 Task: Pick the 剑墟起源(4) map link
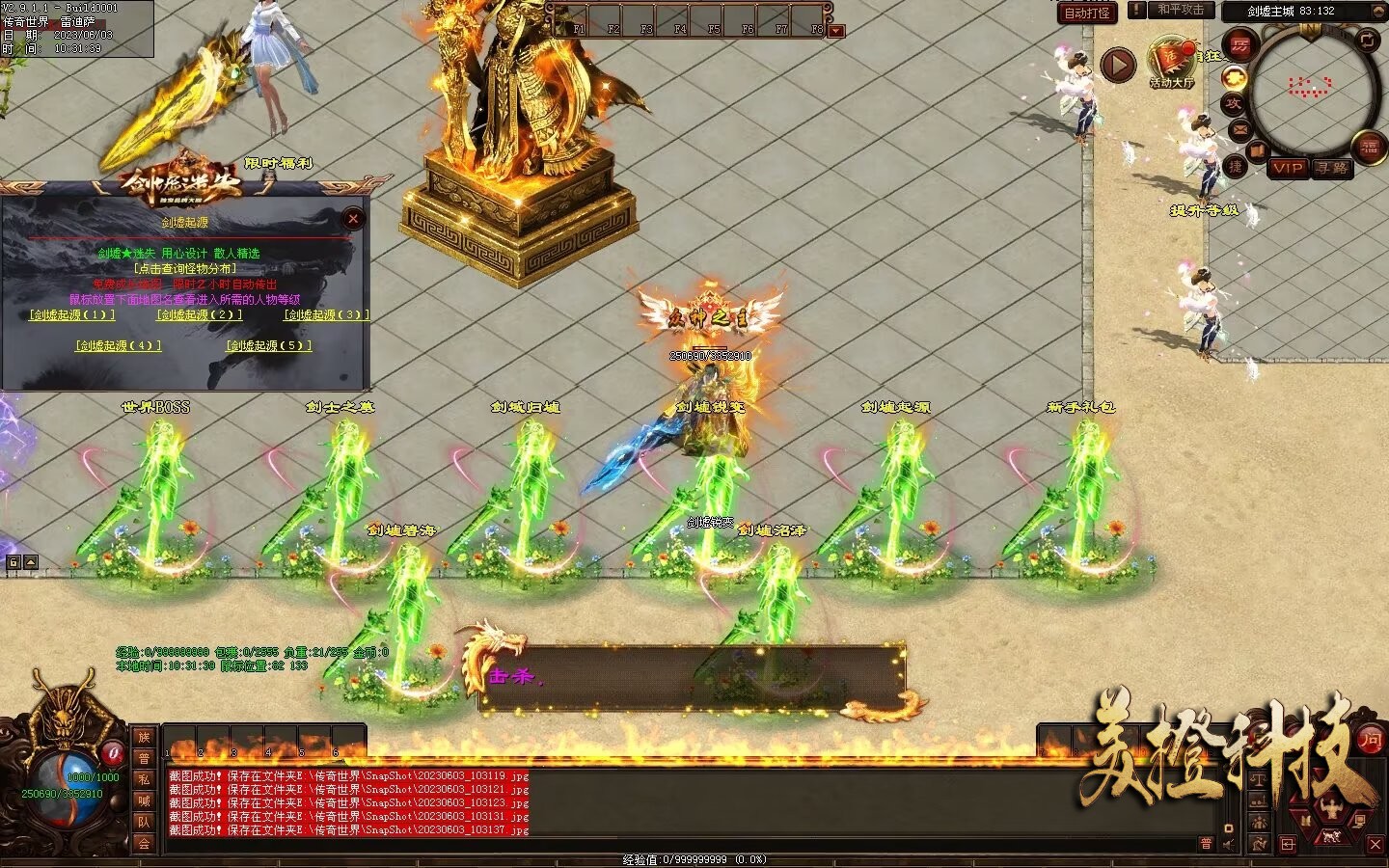pos(118,345)
